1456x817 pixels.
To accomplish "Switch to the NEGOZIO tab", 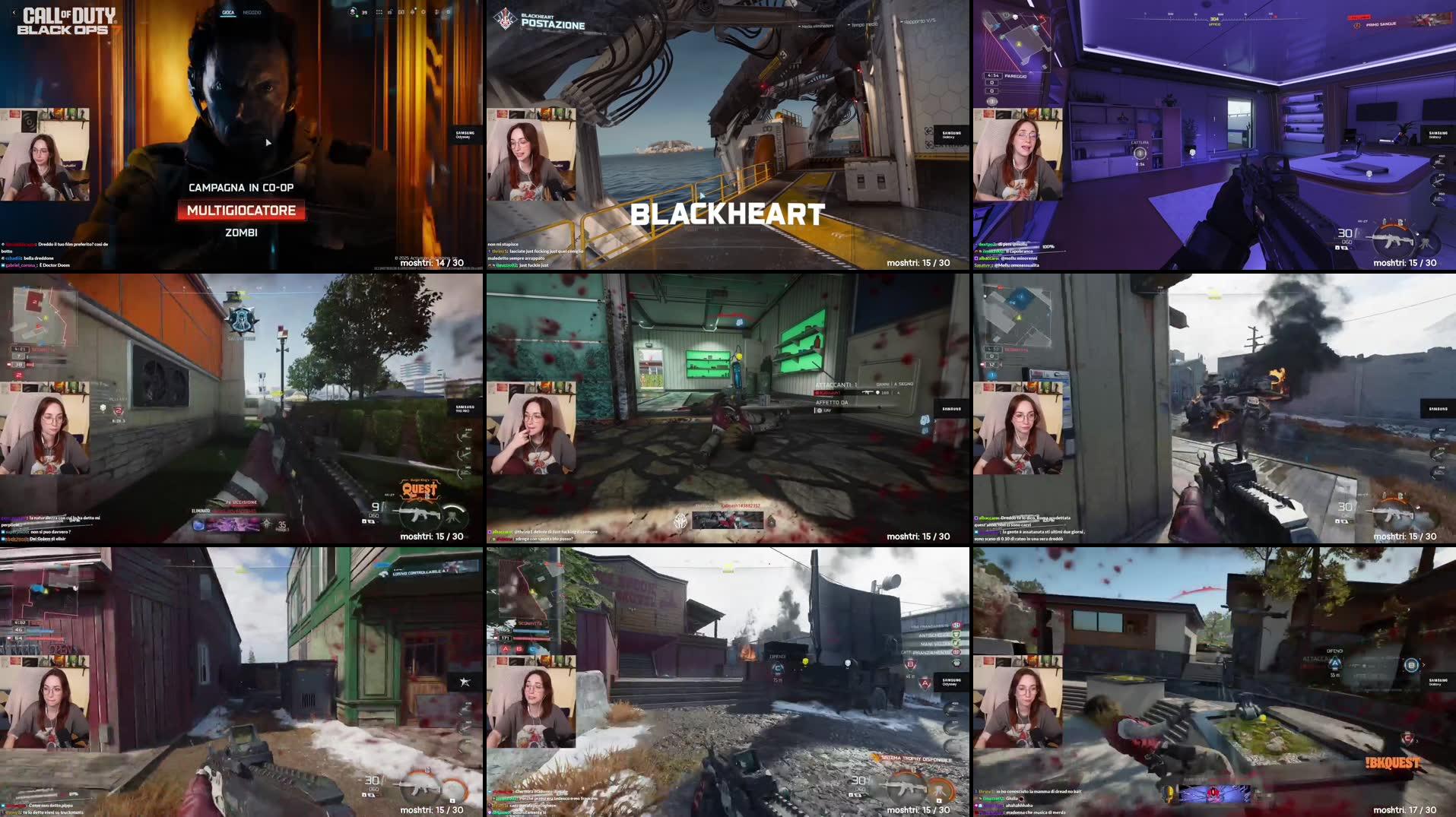I will tap(251, 12).
